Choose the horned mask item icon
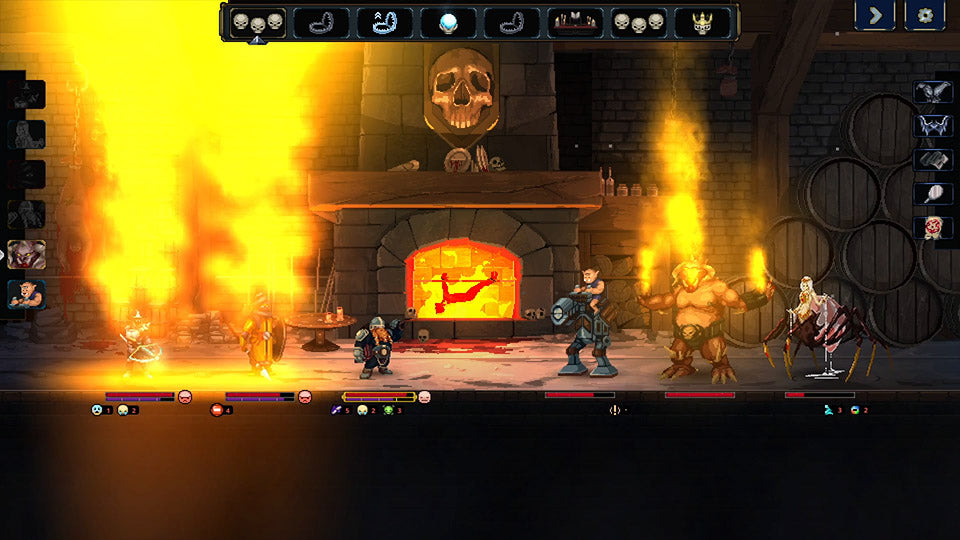960x540 pixels. pyautogui.click(x=932, y=126)
